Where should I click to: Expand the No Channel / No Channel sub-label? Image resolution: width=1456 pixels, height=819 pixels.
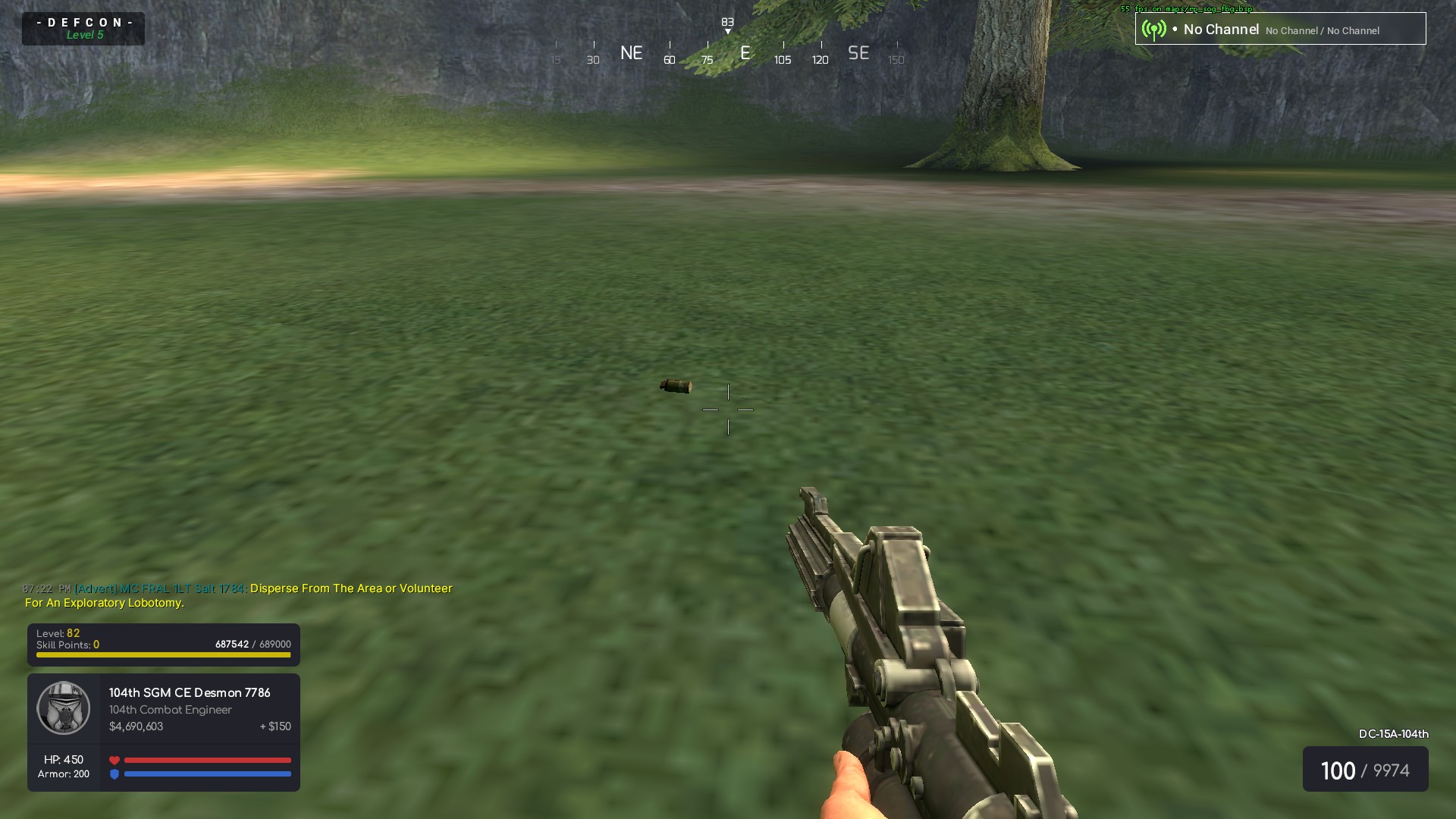1323,31
